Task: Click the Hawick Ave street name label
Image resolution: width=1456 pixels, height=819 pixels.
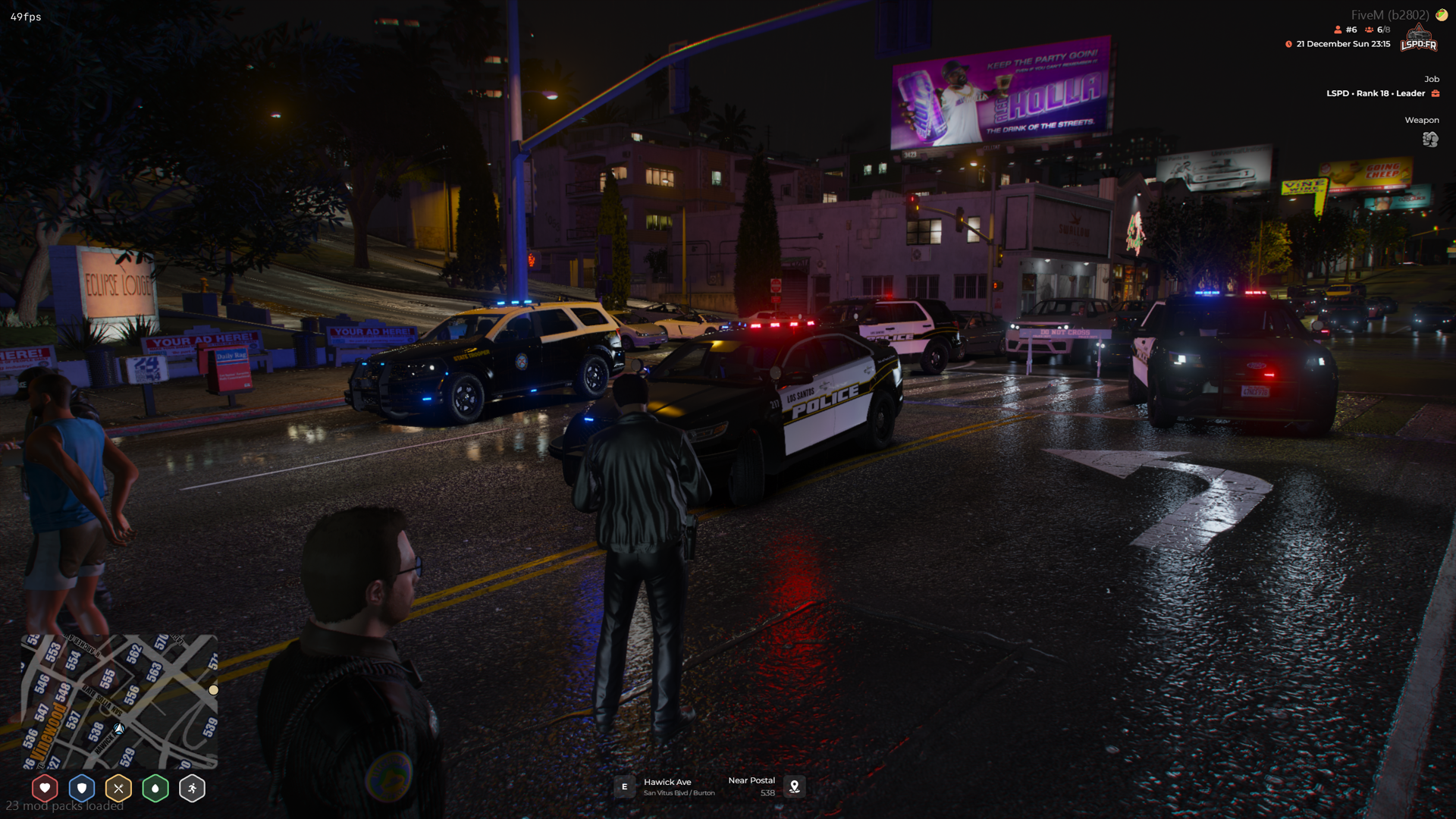Action: point(667,782)
